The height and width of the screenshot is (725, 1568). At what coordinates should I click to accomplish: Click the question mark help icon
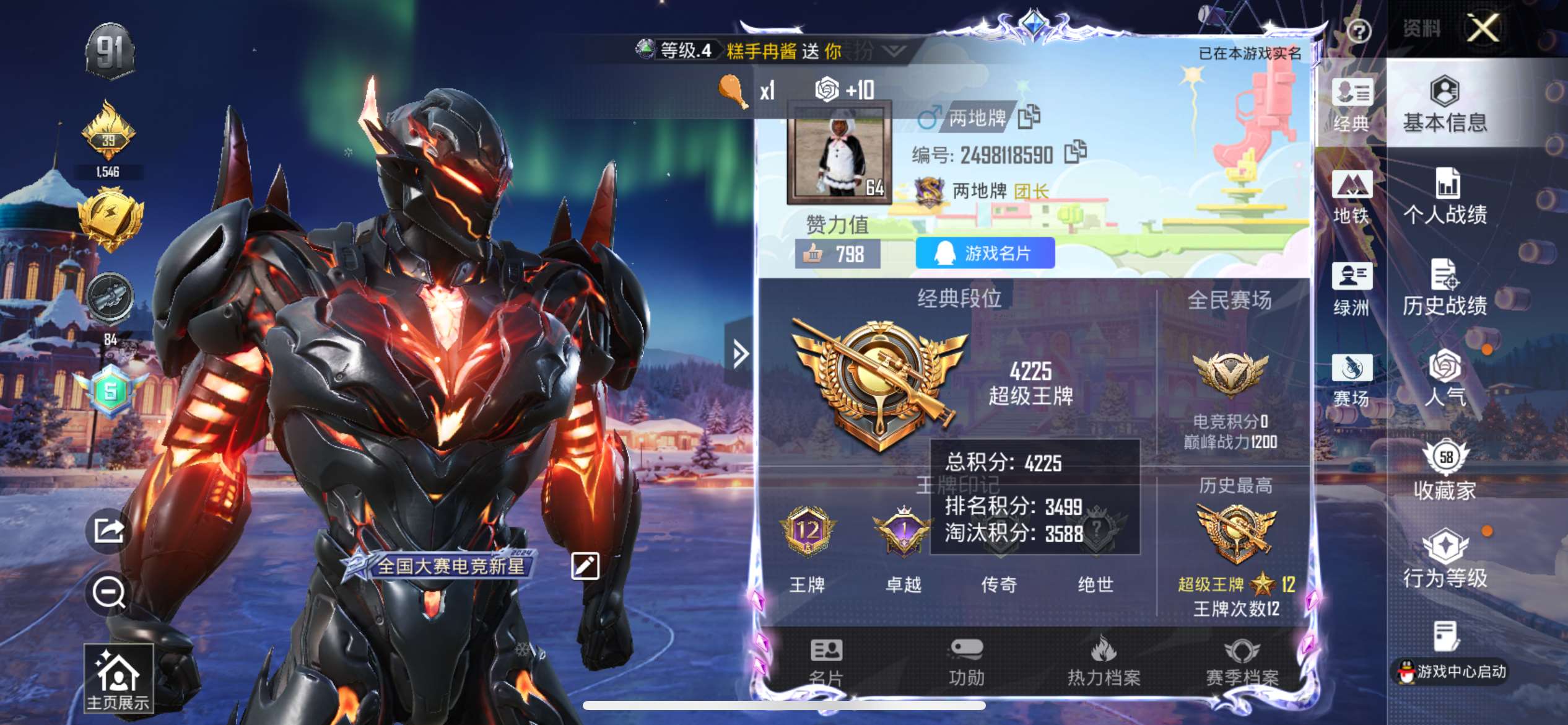1359,31
